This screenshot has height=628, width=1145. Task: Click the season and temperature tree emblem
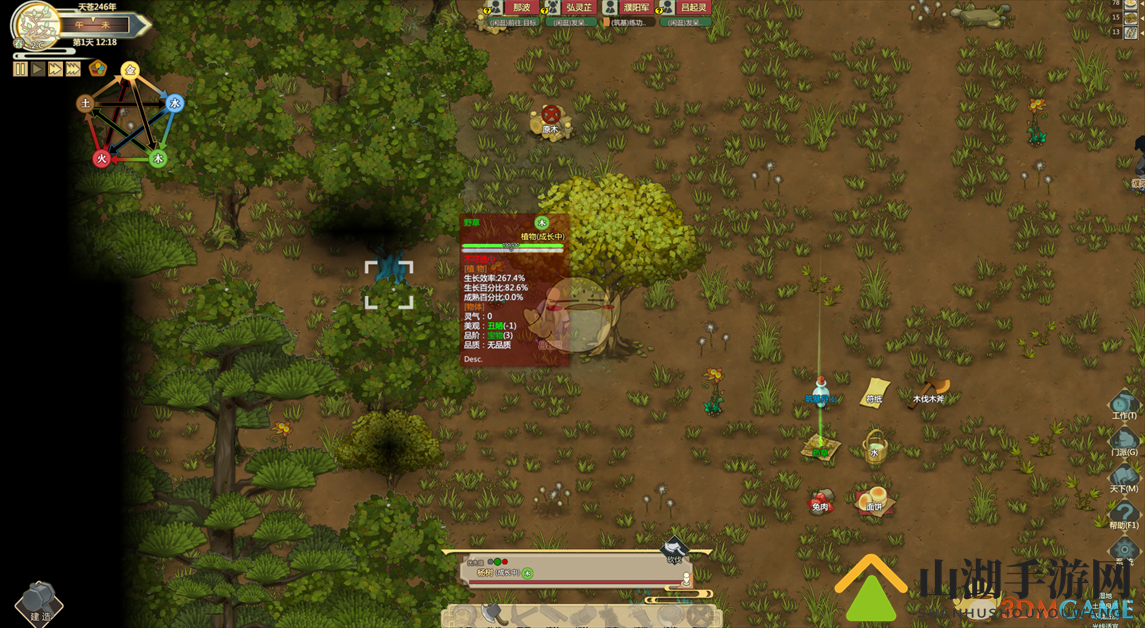36,24
